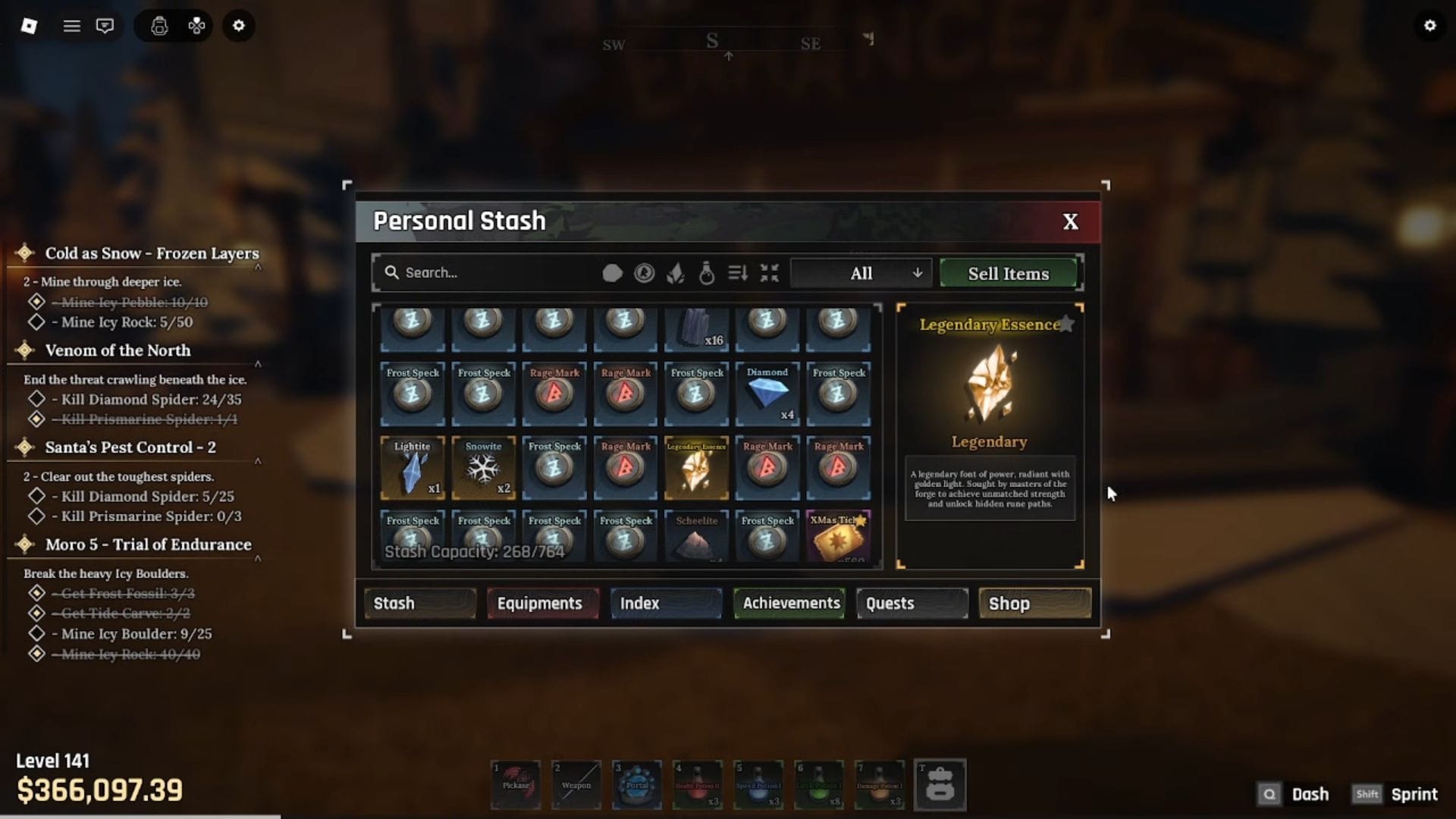The height and width of the screenshot is (819, 1456).
Task: Equip the Pickaxe from hotbar slot 1
Action: point(516,785)
